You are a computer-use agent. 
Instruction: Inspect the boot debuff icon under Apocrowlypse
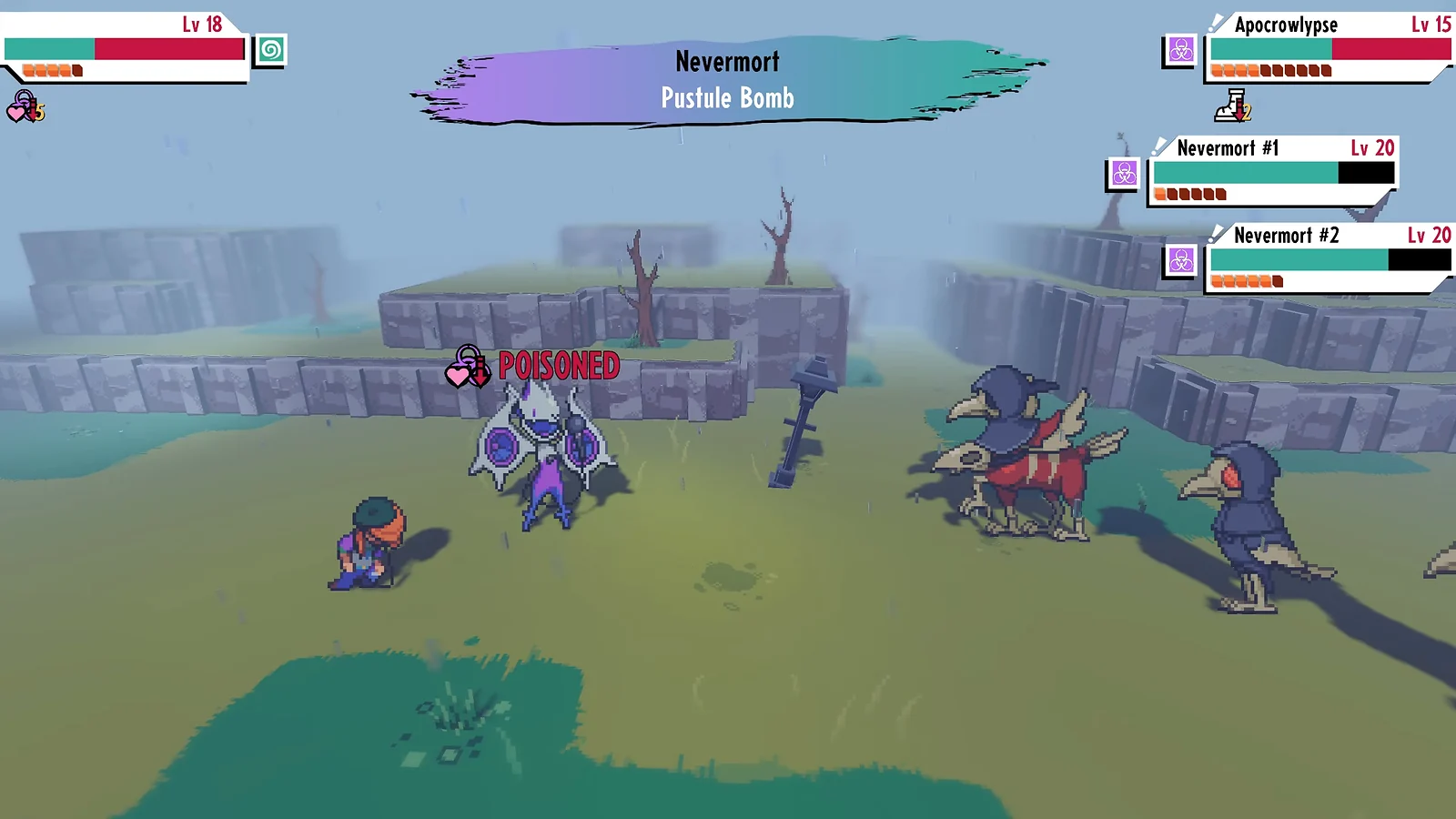pyautogui.click(x=1234, y=106)
